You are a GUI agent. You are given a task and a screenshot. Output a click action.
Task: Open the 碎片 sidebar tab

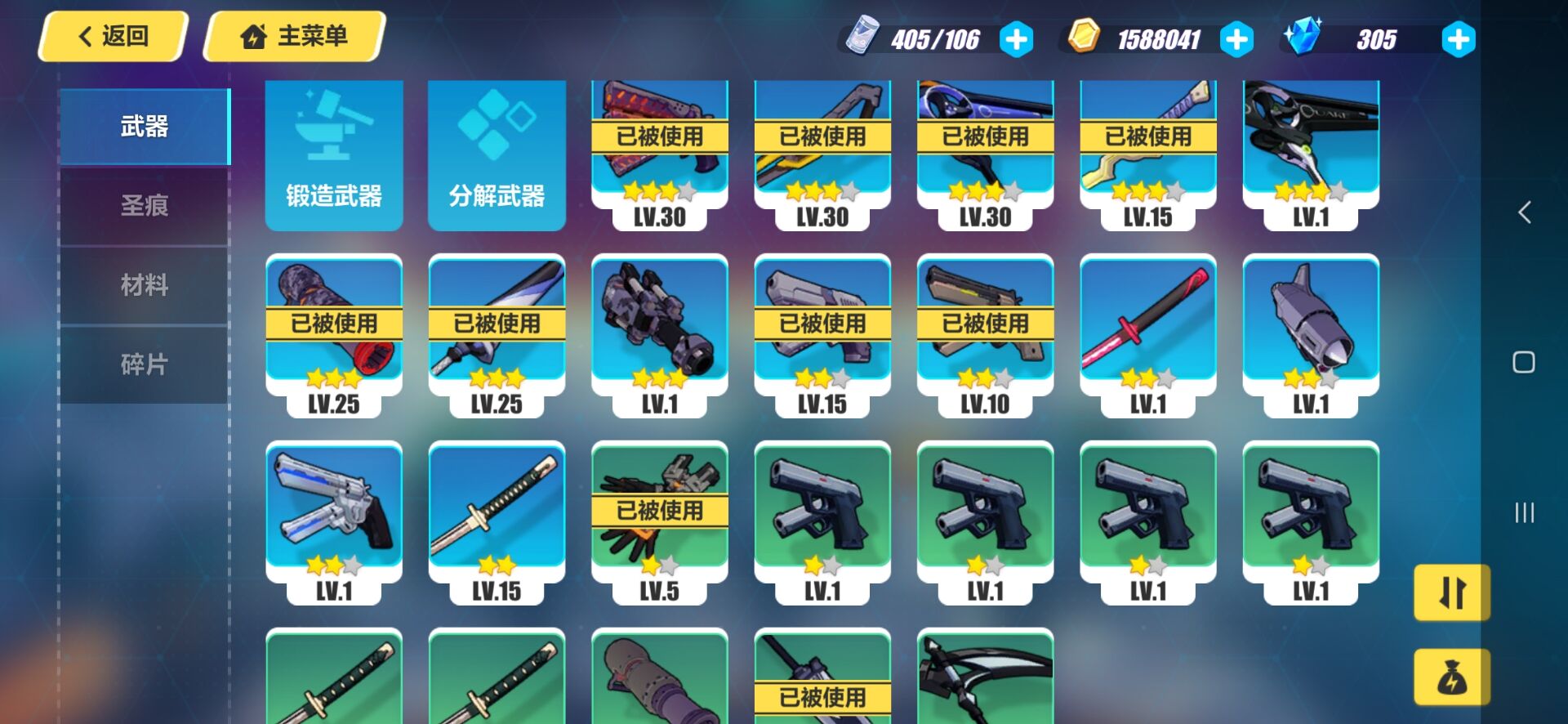point(144,364)
